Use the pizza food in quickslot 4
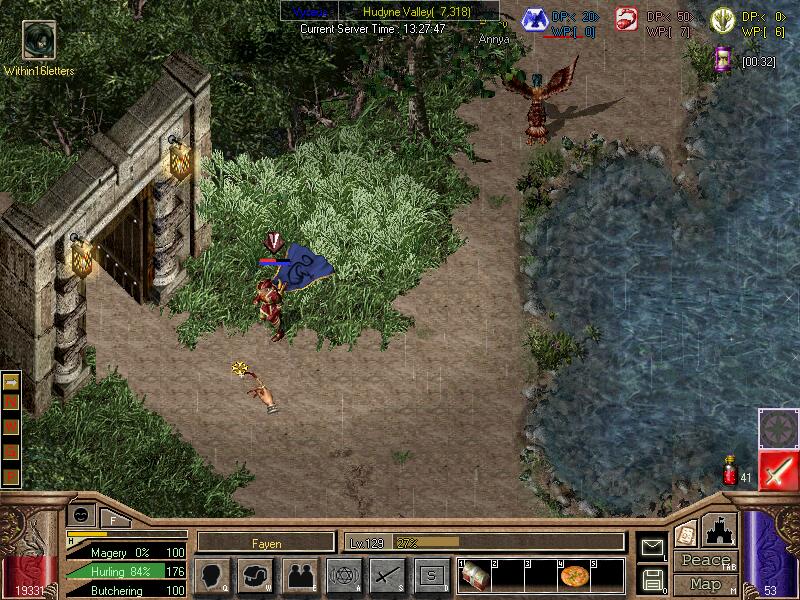 click(573, 577)
